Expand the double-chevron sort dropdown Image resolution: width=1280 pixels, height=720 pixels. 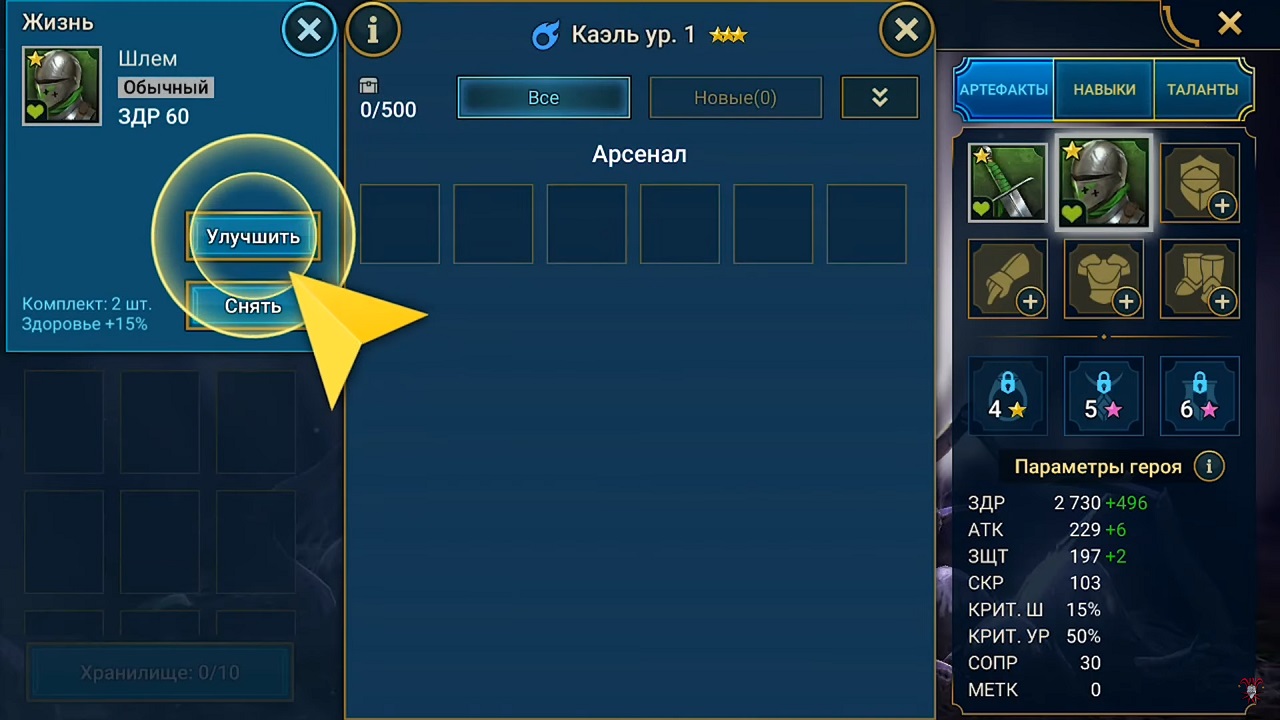point(880,98)
